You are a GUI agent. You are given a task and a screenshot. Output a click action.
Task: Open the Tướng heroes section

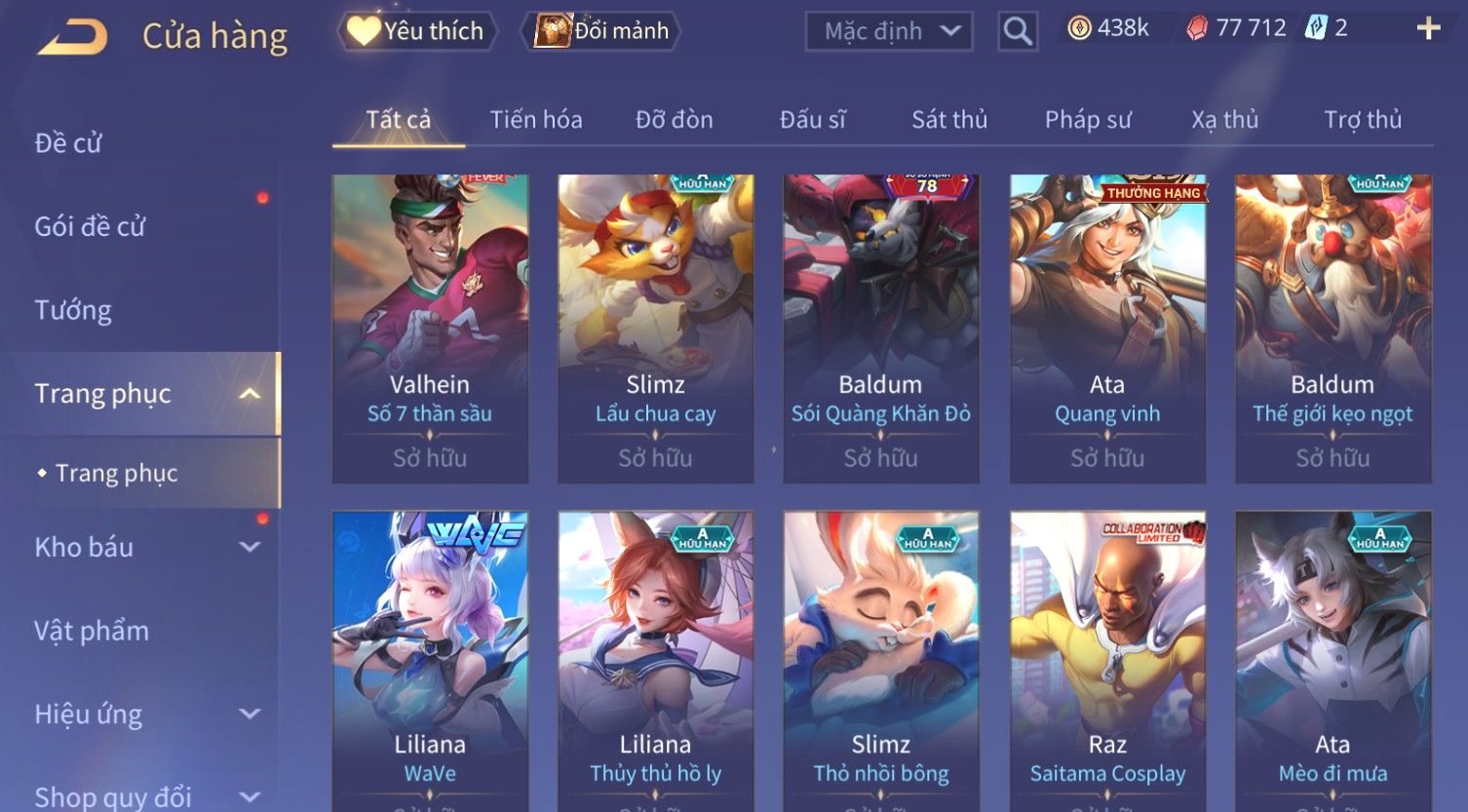(x=73, y=310)
